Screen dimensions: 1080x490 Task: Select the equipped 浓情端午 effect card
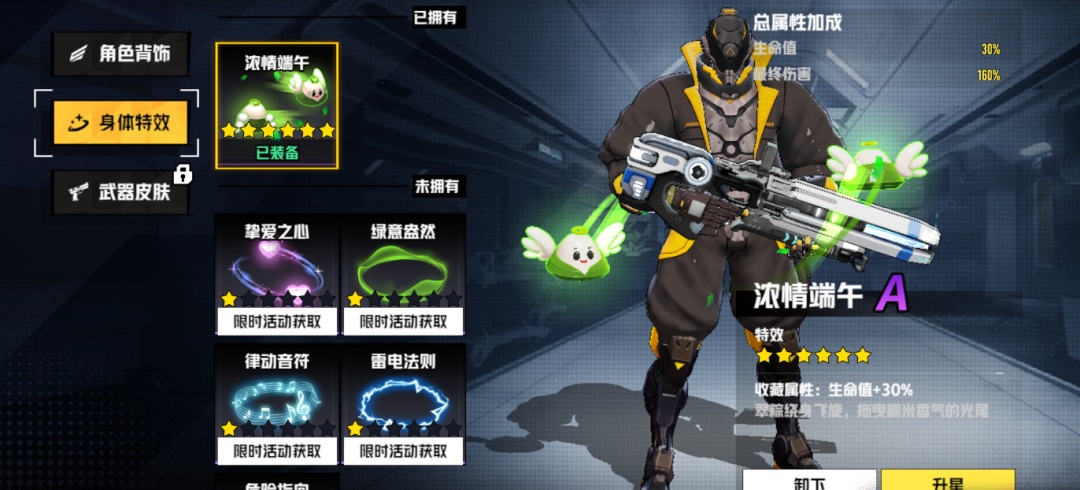pos(277,104)
